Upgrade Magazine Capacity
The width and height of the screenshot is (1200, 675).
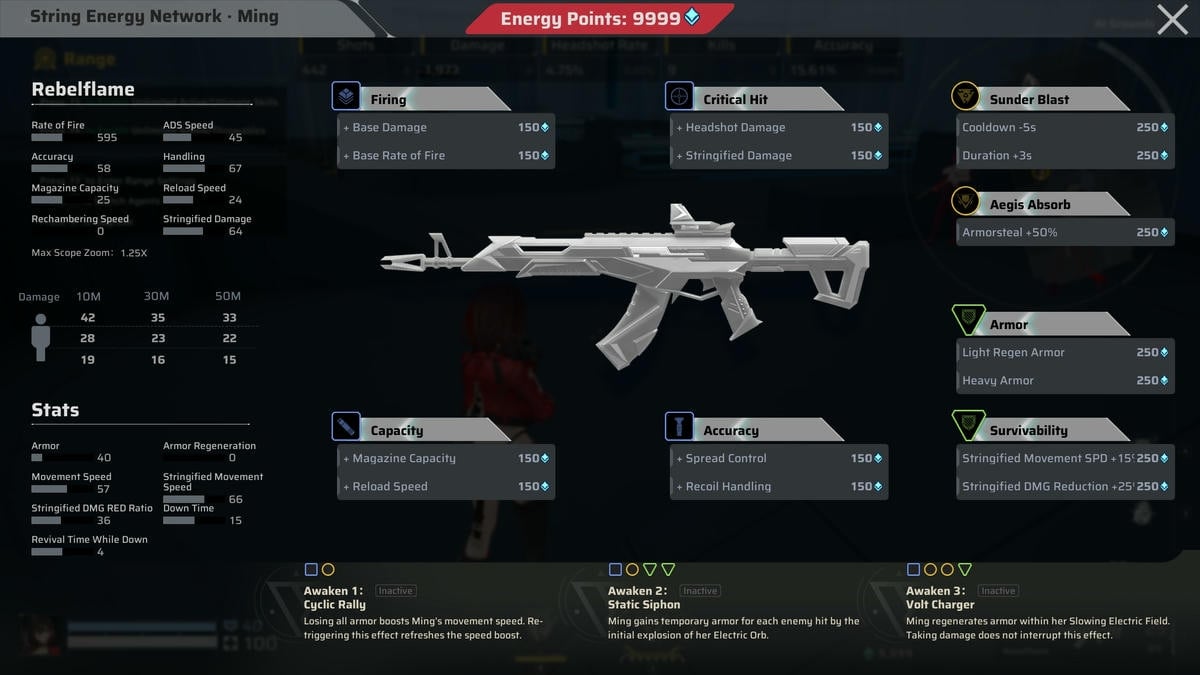point(445,459)
